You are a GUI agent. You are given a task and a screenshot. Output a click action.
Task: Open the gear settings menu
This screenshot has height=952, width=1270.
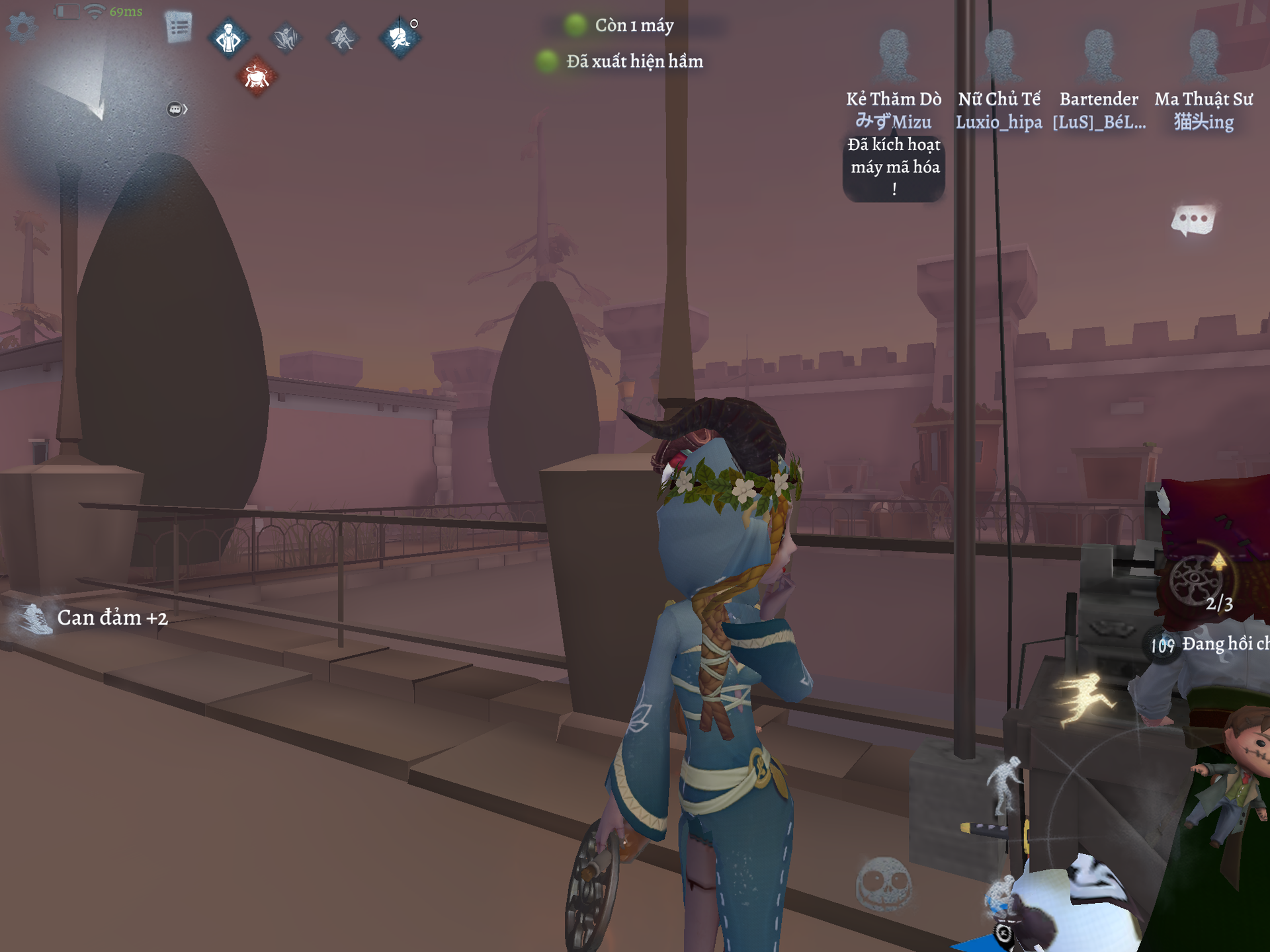pyautogui.click(x=22, y=27)
